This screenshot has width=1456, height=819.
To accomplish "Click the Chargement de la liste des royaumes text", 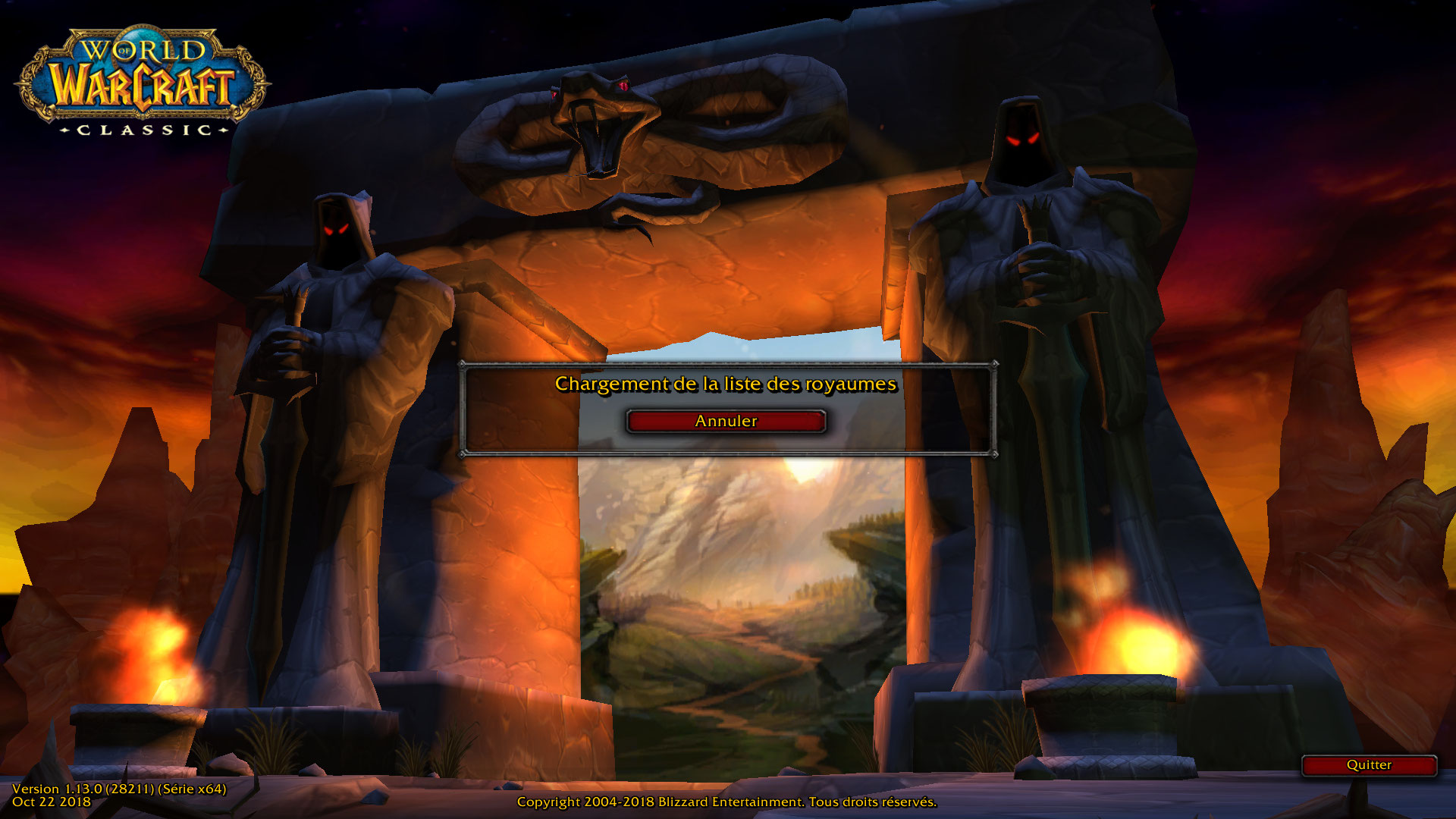I will [x=724, y=384].
